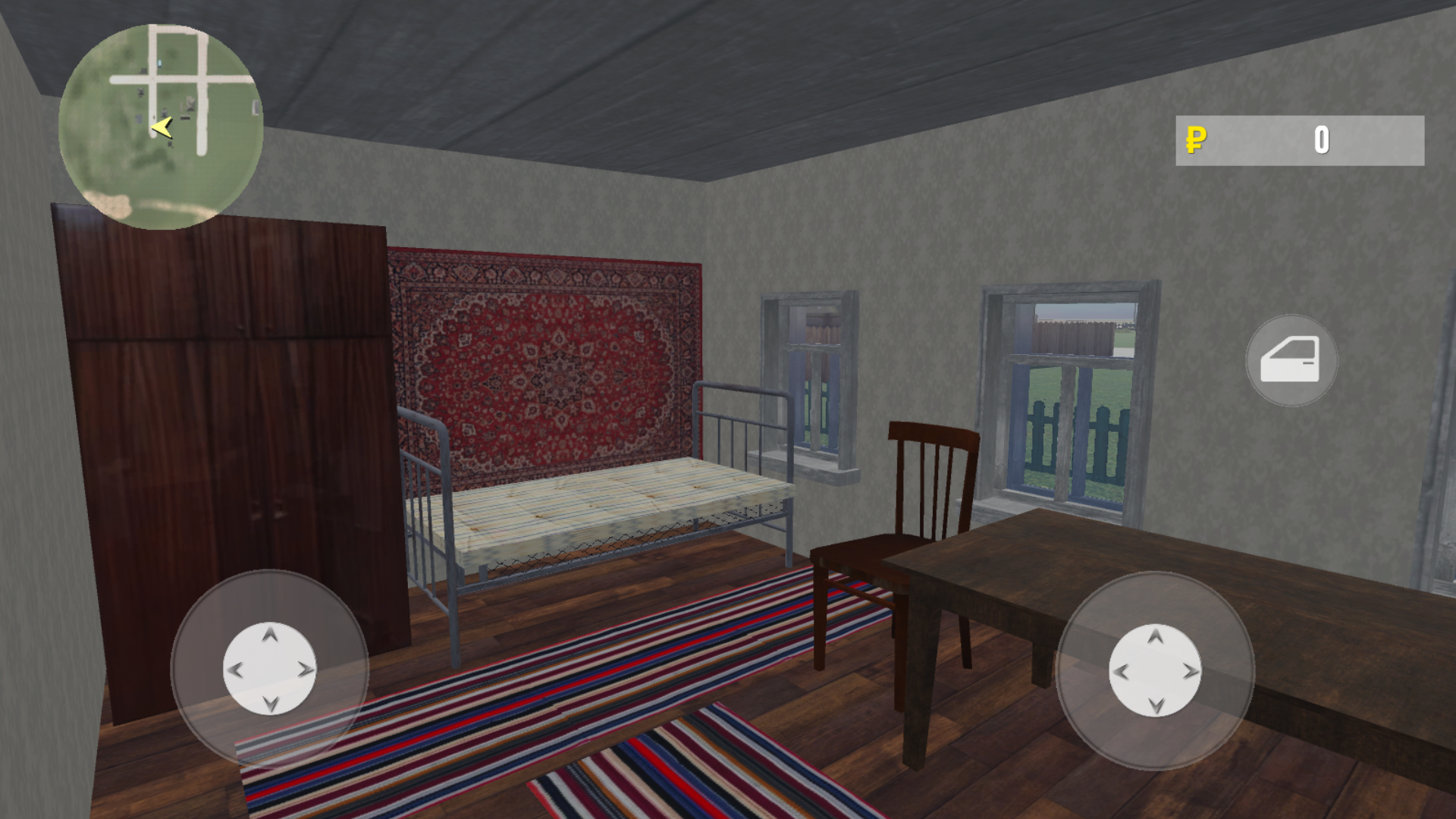Tap the money counter showing zero
The width and height of the screenshot is (1456, 819).
point(1322,140)
